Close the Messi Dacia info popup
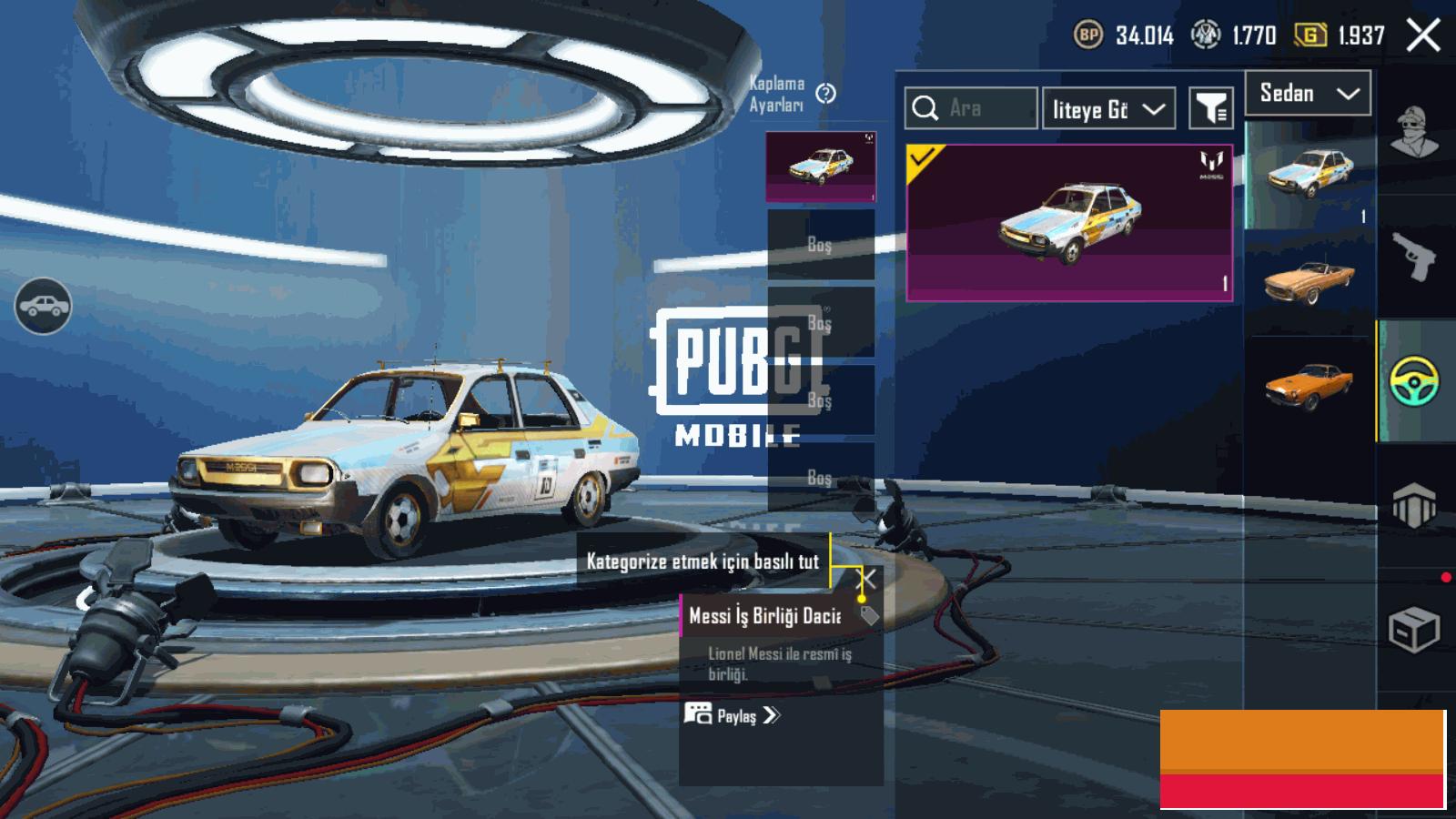The width and height of the screenshot is (1456, 819). (869, 579)
